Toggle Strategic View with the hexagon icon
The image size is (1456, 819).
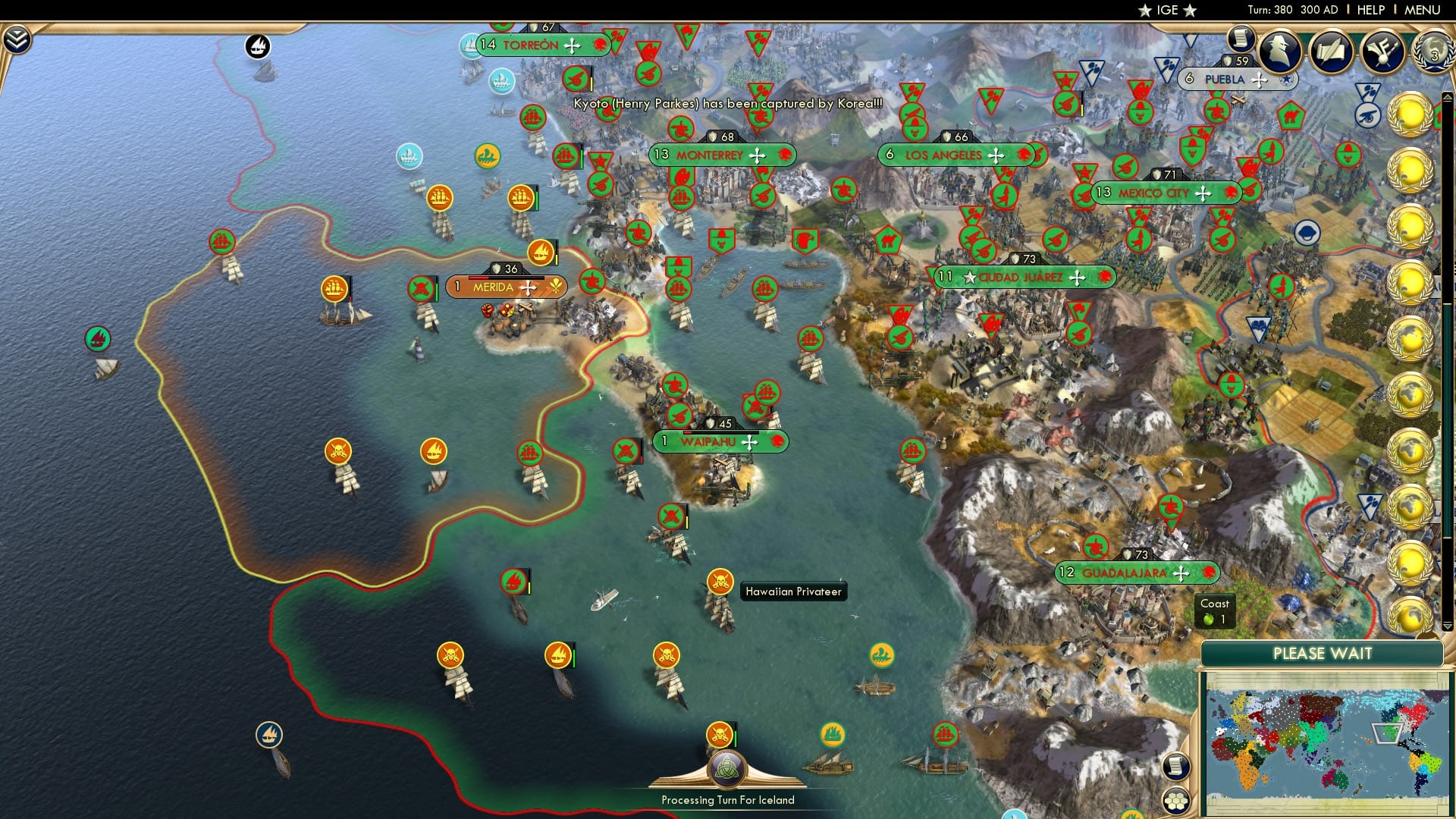pyautogui.click(x=1175, y=799)
